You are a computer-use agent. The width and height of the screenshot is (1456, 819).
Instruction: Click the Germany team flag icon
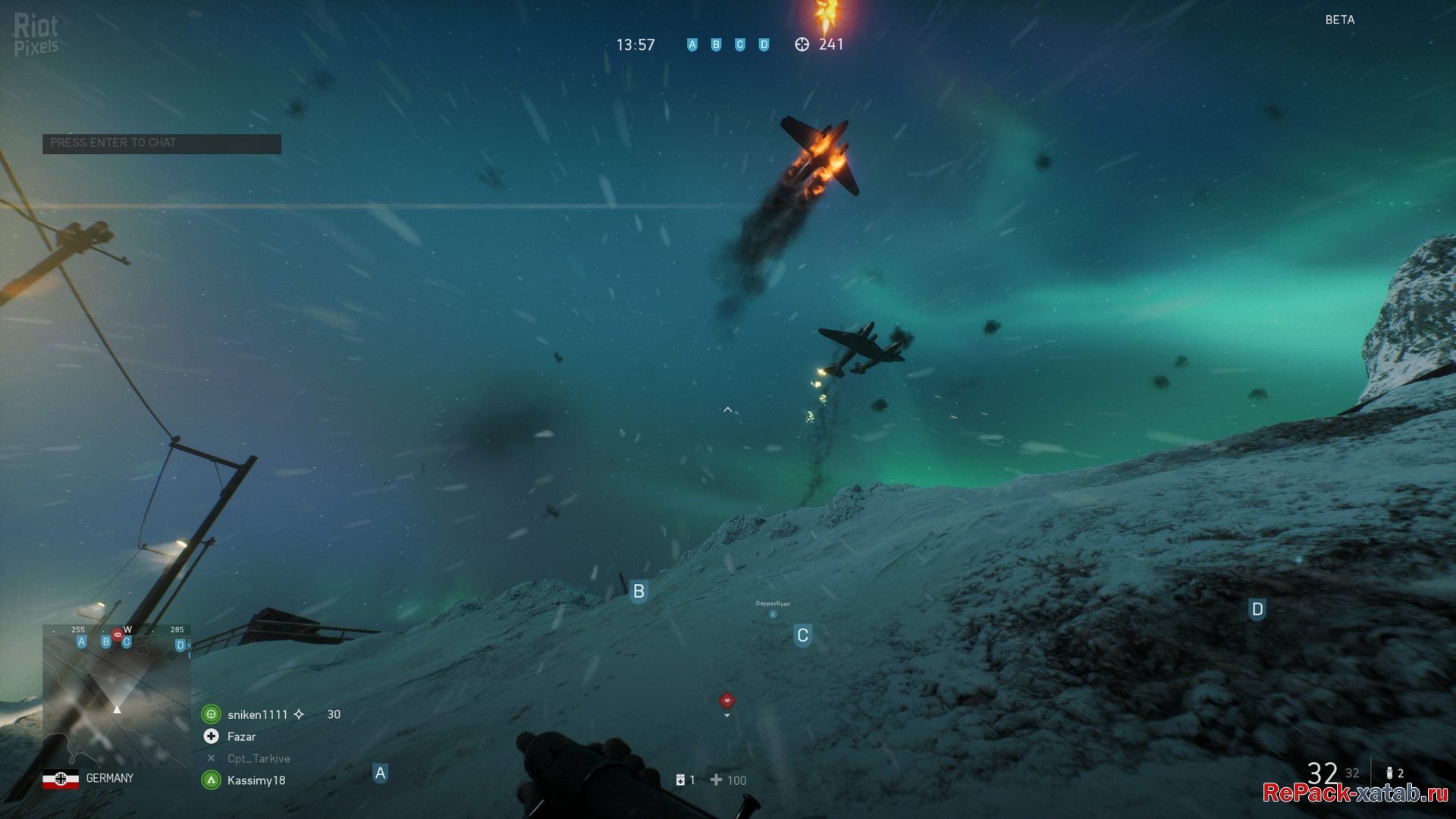pos(61,779)
